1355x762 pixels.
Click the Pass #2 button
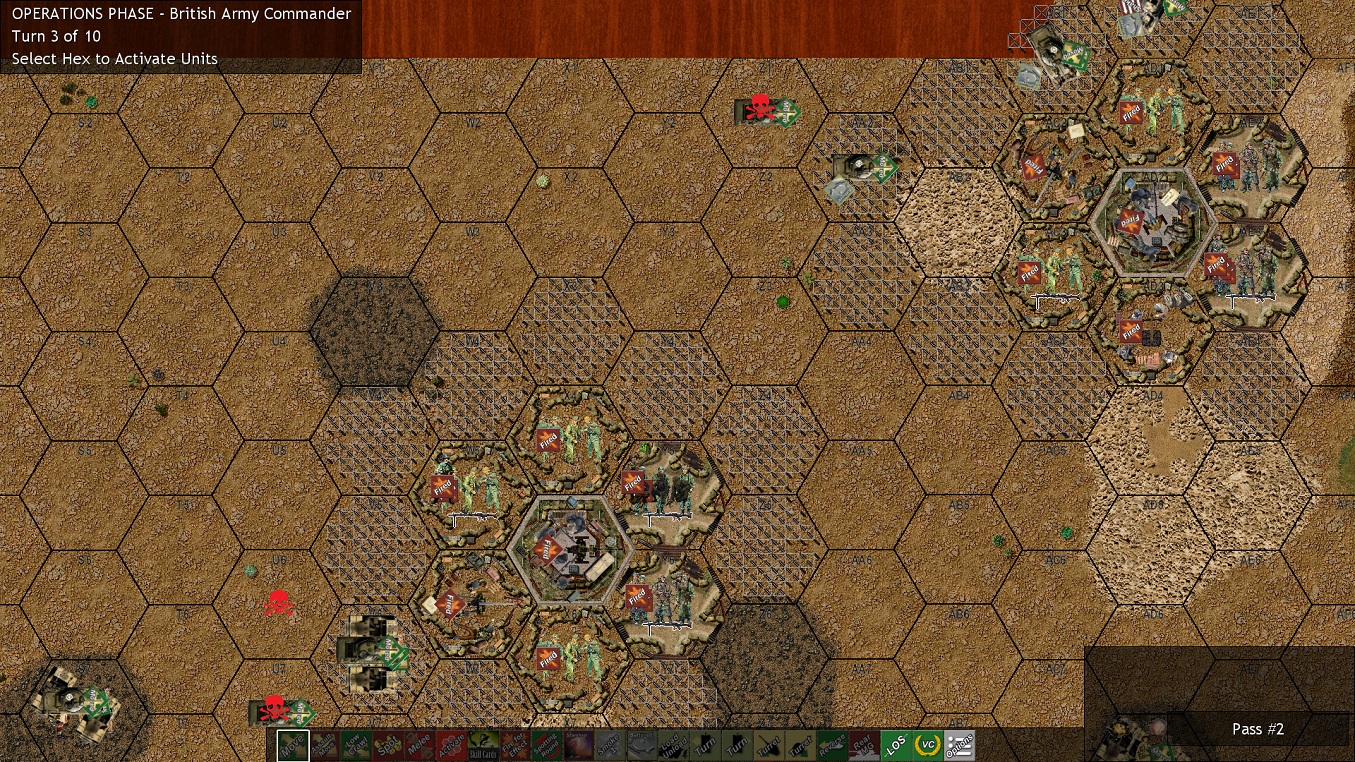(x=1257, y=729)
